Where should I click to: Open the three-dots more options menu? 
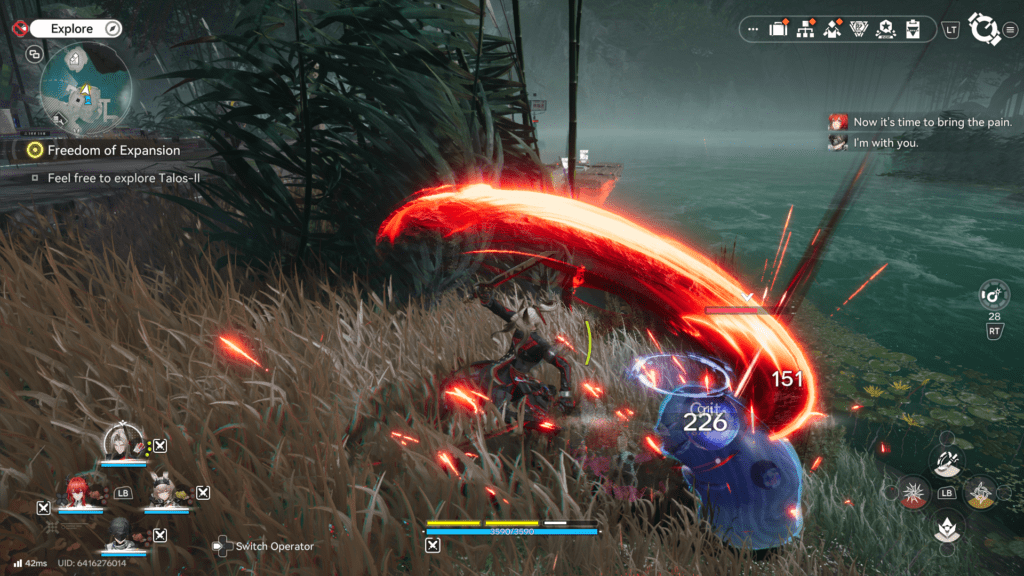click(752, 29)
